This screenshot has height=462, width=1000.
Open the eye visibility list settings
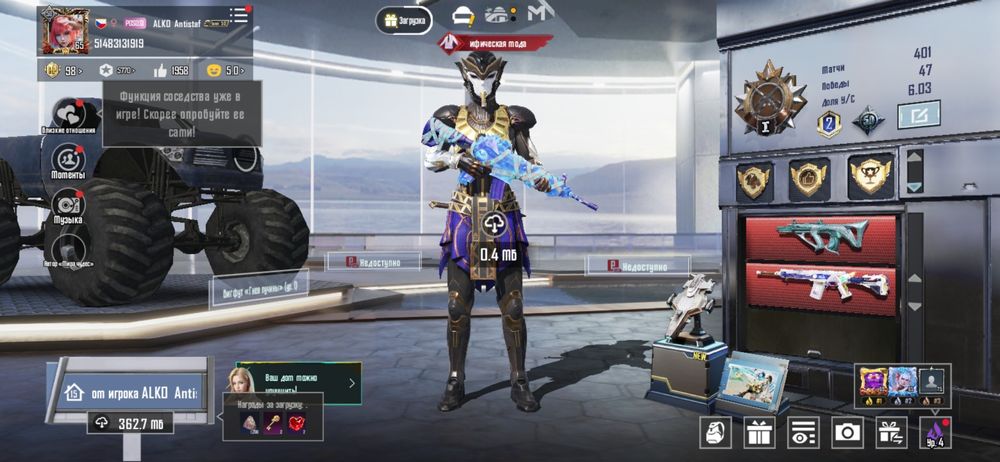tap(803, 432)
